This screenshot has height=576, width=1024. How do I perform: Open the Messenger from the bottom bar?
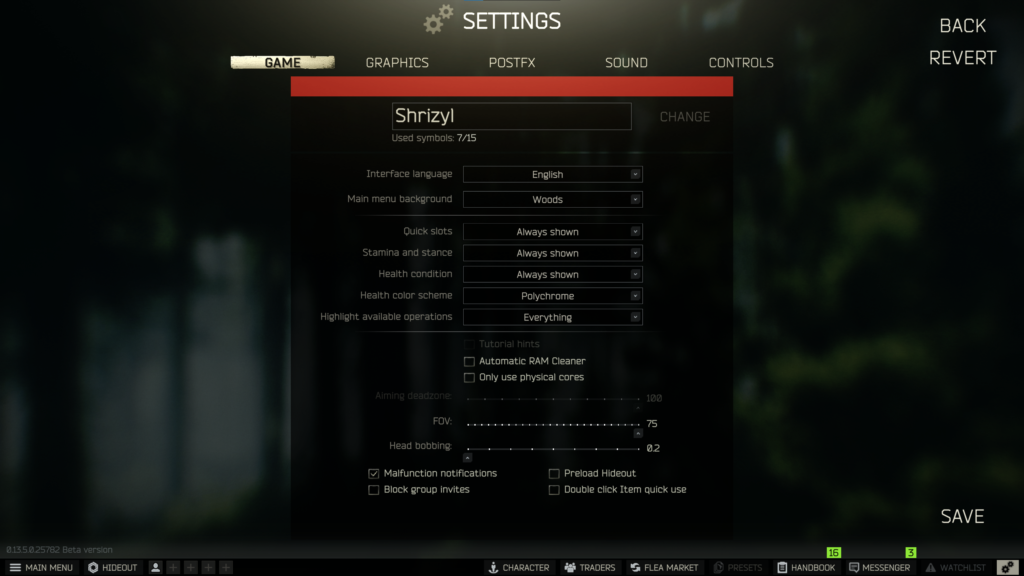click(x=880, y=567)
